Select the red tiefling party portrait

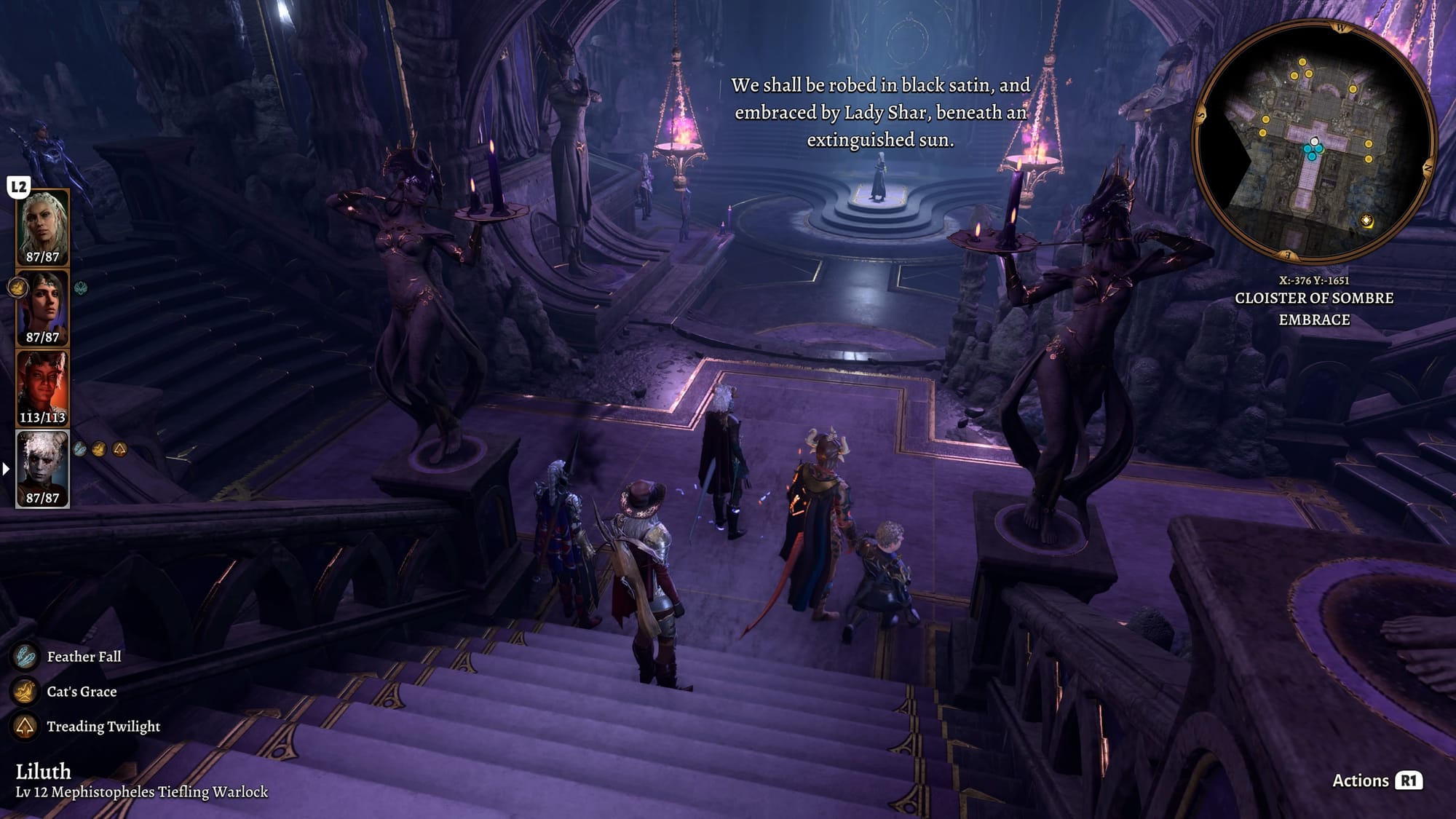pyautogui.click(x=42, y=387)
